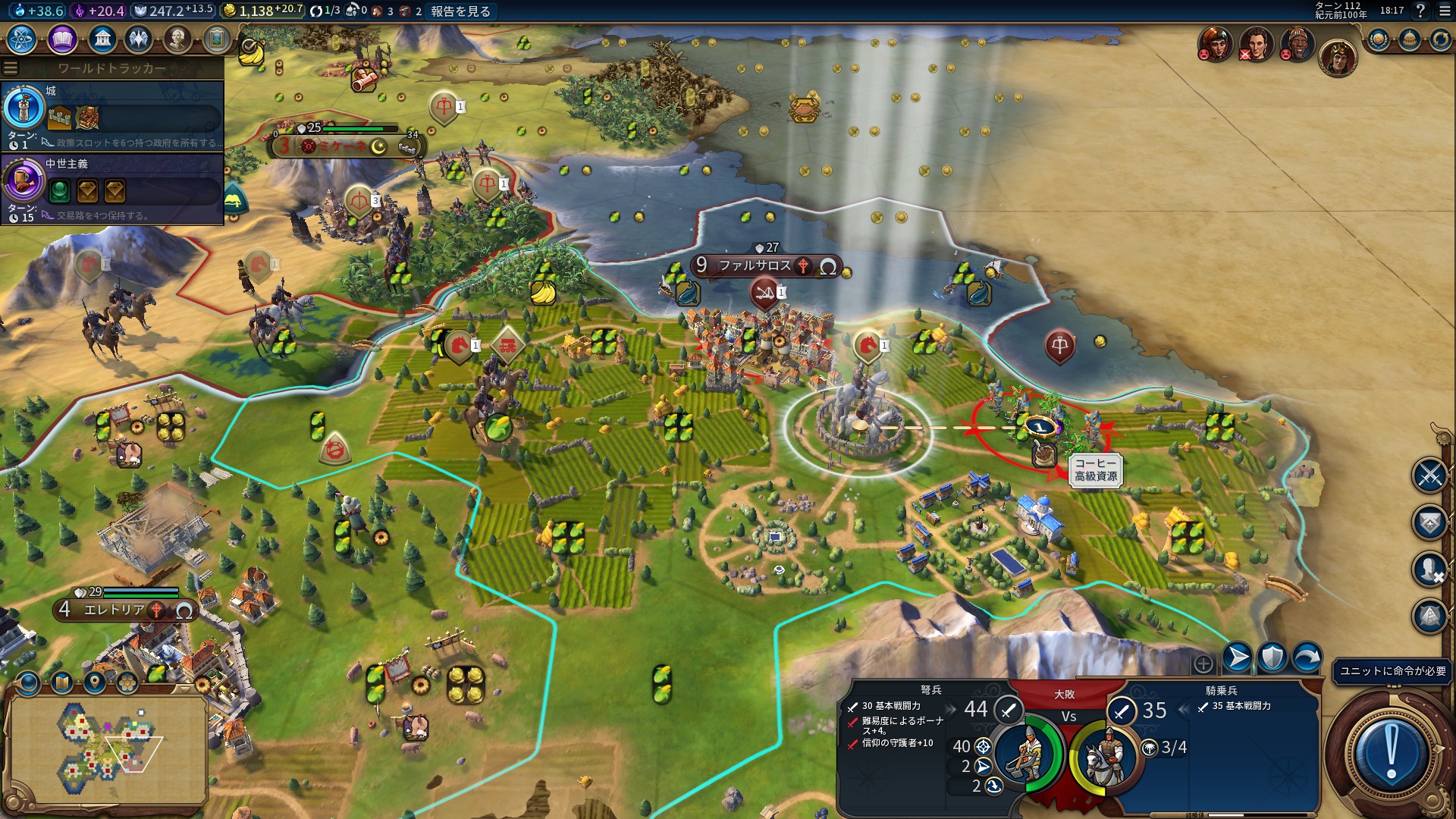The height and width of the screenshot is (819, 1456).
Task: Open the great works painting icon
Action: (x=216, y=39)
